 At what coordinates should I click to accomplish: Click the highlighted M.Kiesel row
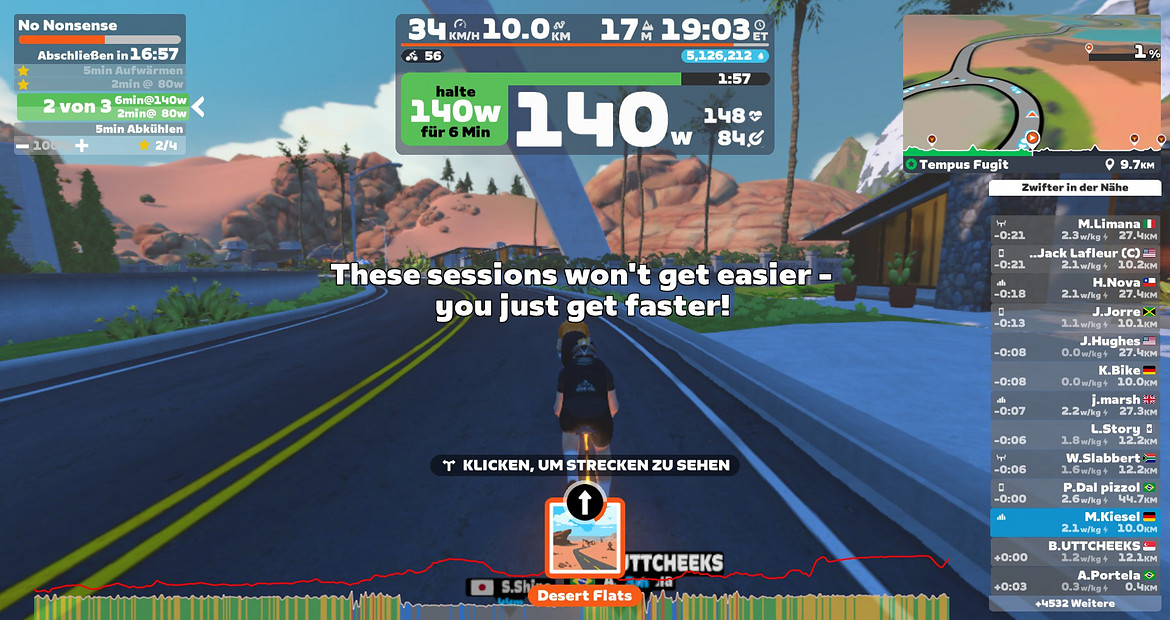(1075, 522)
